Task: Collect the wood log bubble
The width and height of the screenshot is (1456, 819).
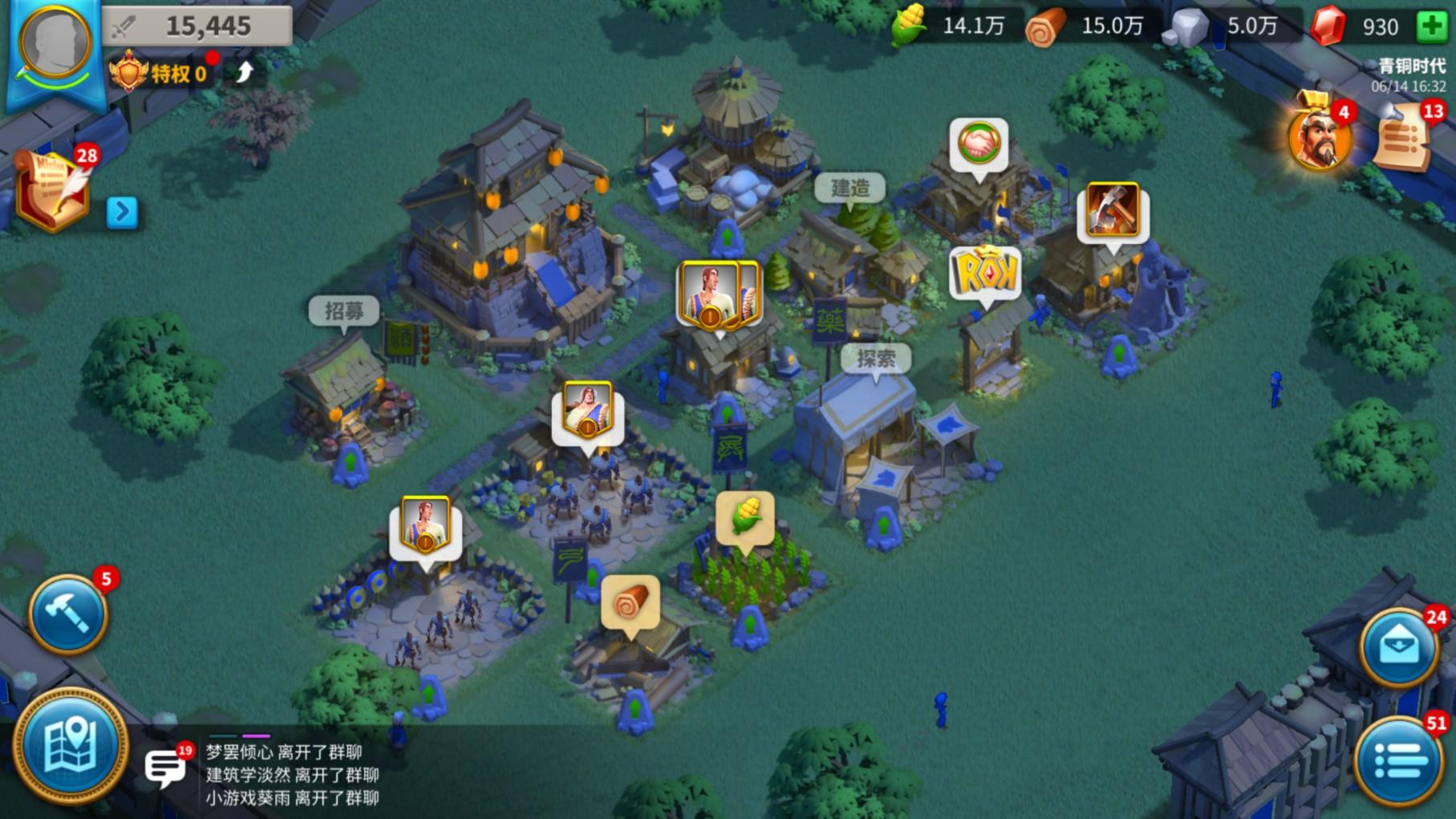Action: tap(630, 602)
